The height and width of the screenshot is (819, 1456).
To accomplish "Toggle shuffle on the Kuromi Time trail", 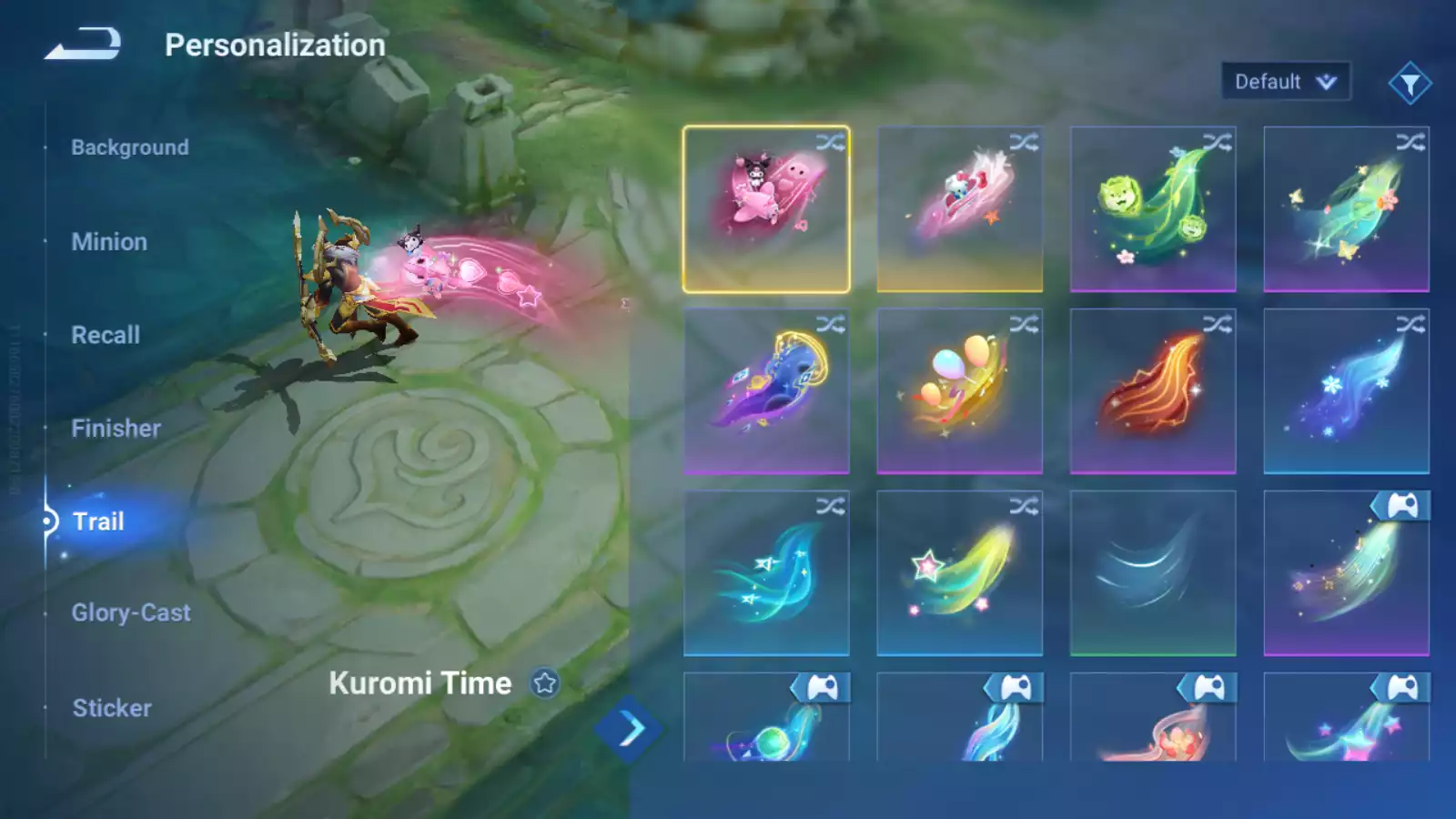I will 830,143.
